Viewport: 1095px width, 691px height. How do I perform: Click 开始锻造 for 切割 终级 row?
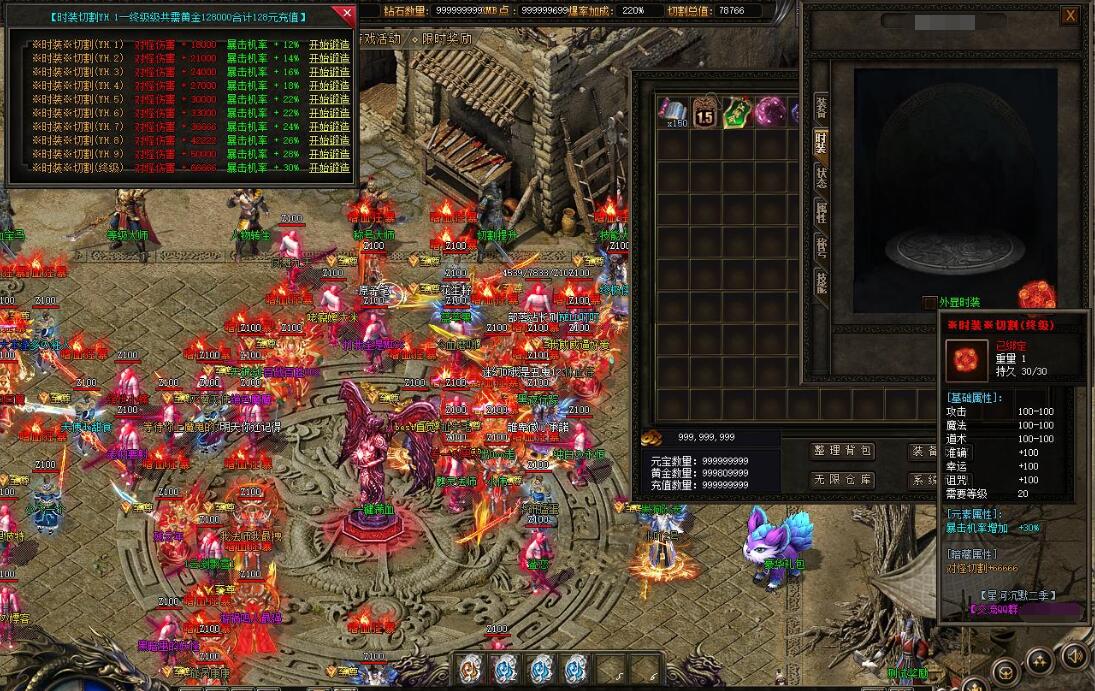point(329,168)
